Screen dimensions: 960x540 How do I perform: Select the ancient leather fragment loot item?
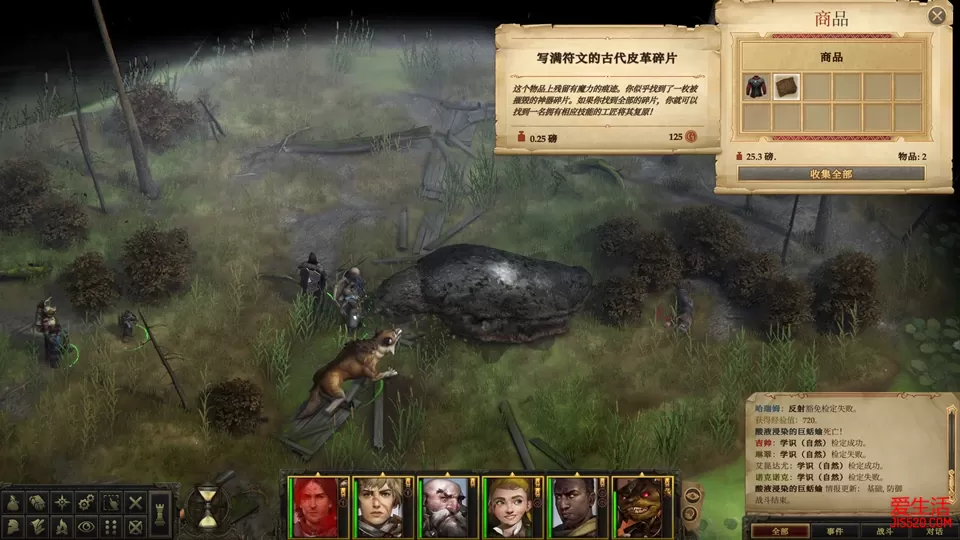tap(786, 87)
